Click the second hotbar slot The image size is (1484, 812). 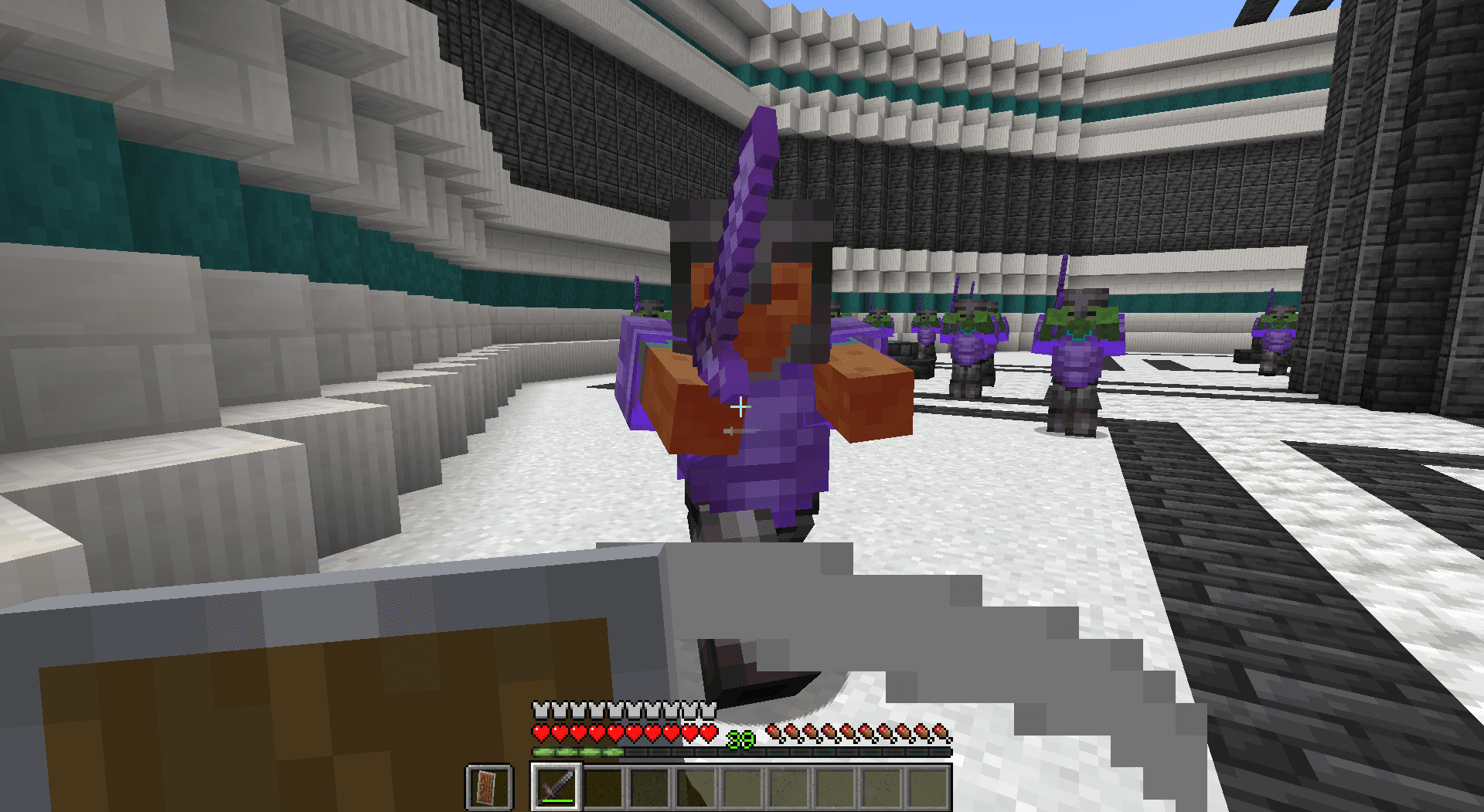point(604,788)
